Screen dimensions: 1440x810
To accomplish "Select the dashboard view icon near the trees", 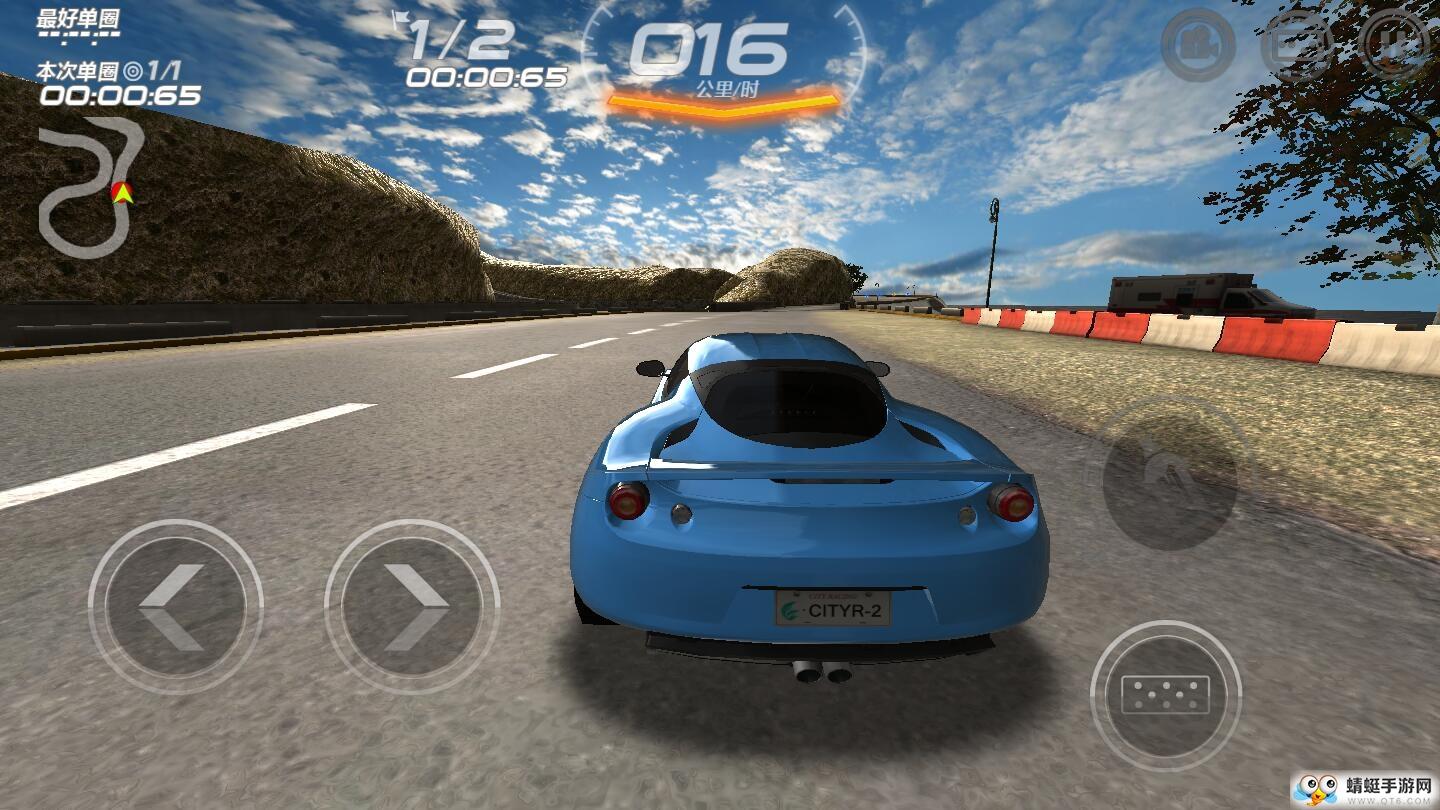I will pos(1293,45).
